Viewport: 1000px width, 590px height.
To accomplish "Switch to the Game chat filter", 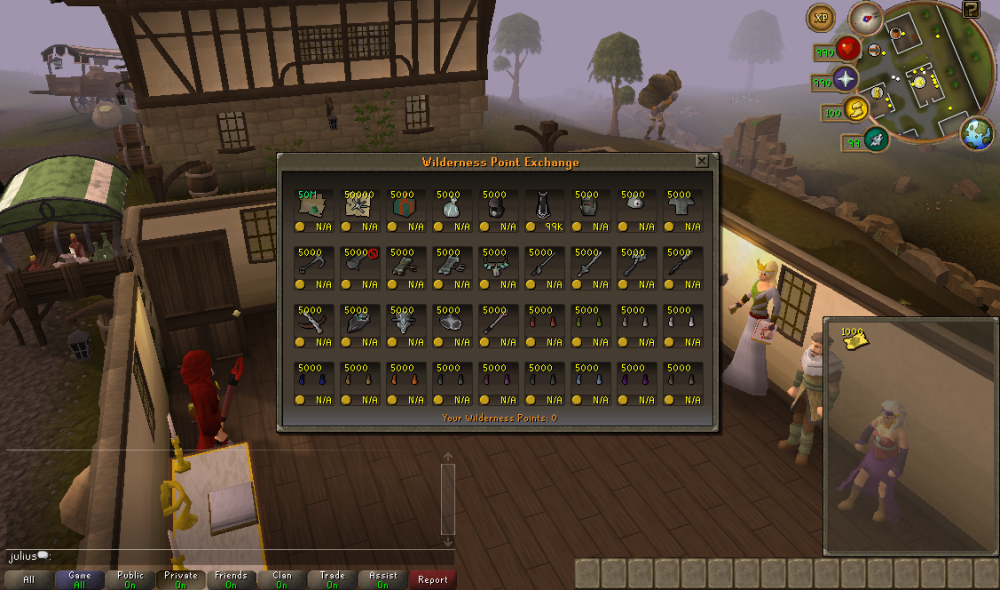I will point(80,579).
